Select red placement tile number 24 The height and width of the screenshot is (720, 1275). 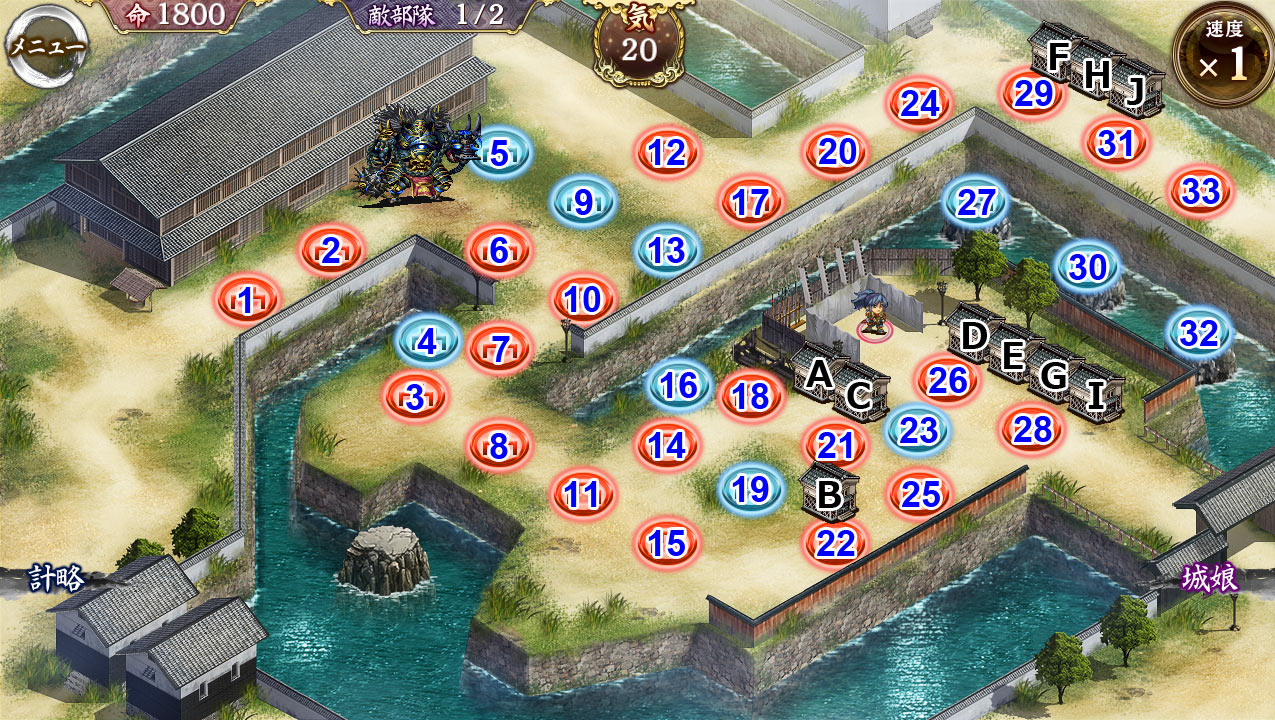[x=920, y=104]
